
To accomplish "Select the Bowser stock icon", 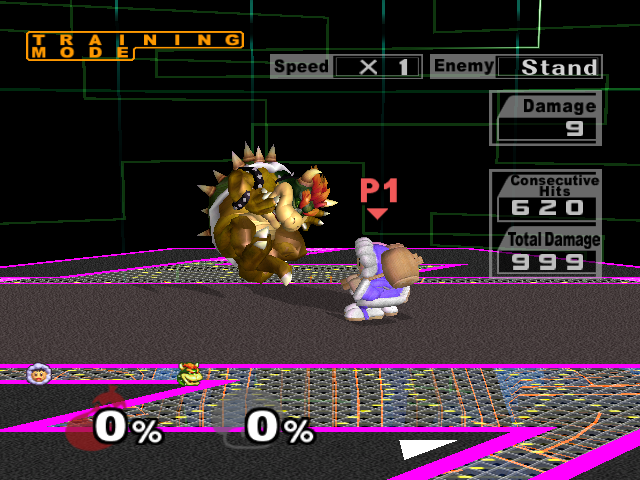I will pos(188,375).
